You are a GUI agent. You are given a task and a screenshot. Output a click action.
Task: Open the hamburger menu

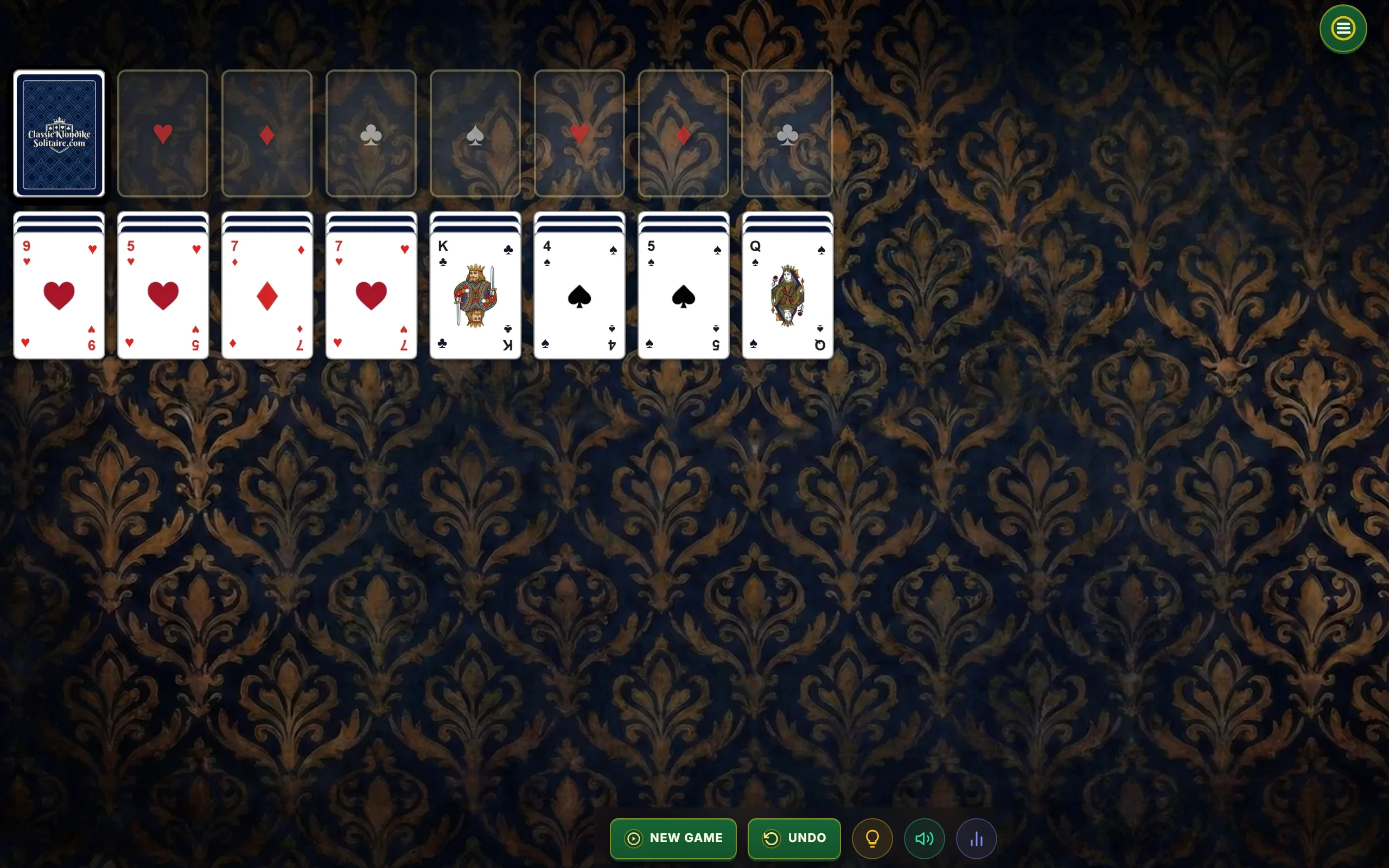(x=1342, y=29)
